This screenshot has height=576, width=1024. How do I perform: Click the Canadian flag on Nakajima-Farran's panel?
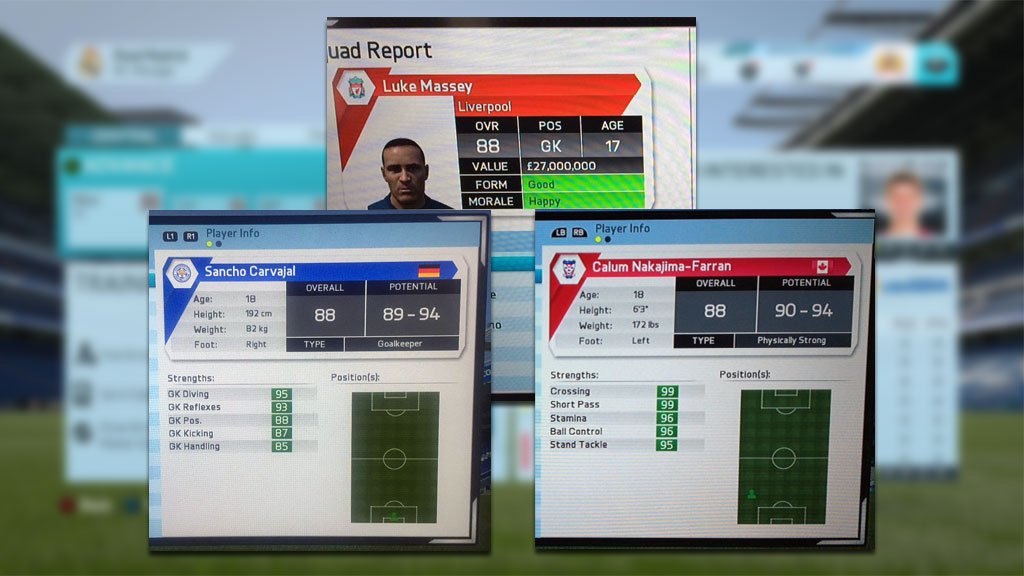pos(822,267)
